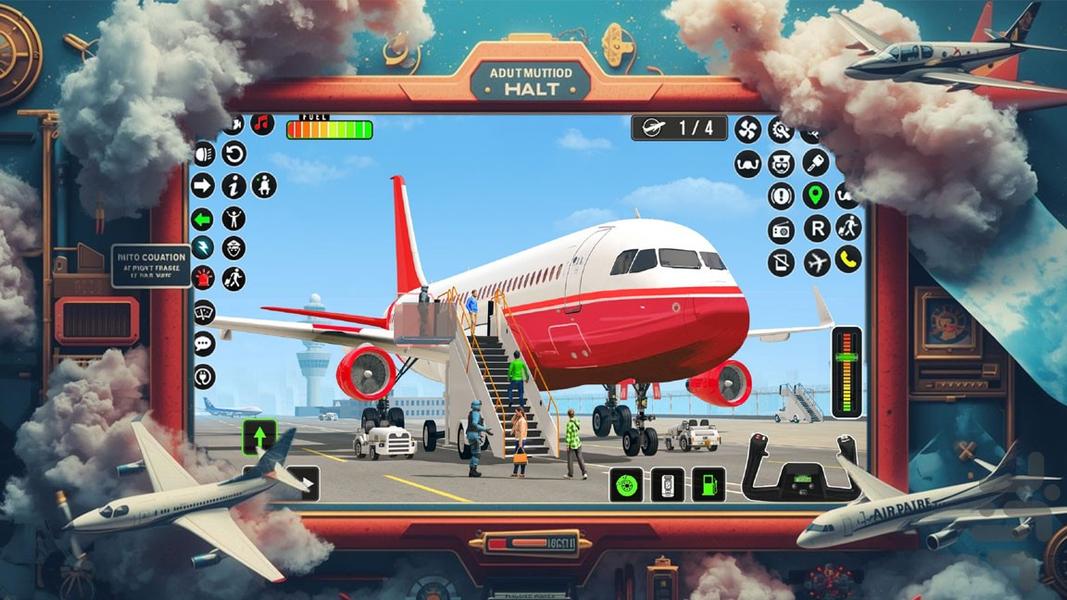Tap the green up arrow button
The image size is (1067, 600).
click(258, 437)
